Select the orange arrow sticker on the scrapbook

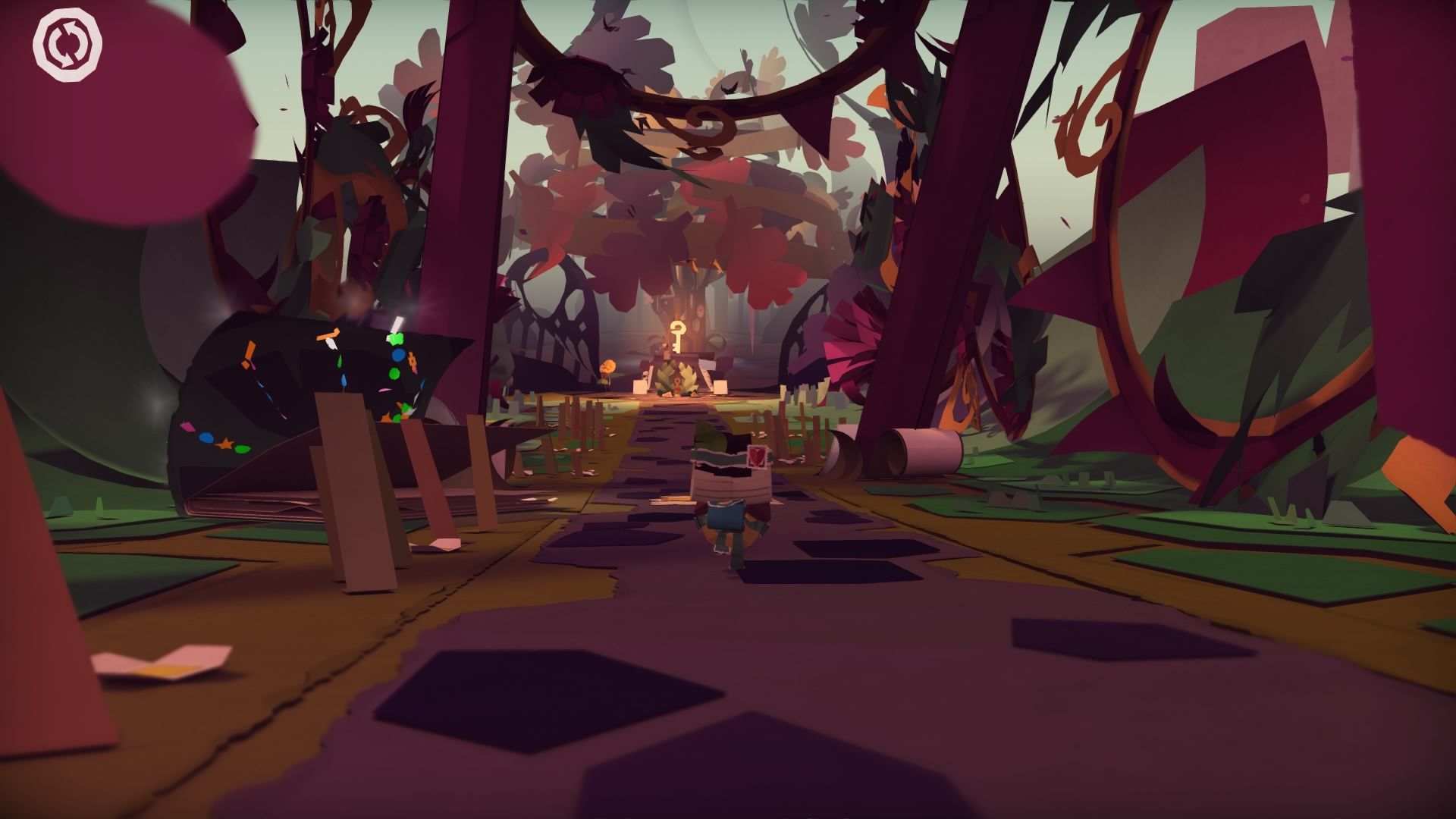[328, 334]
